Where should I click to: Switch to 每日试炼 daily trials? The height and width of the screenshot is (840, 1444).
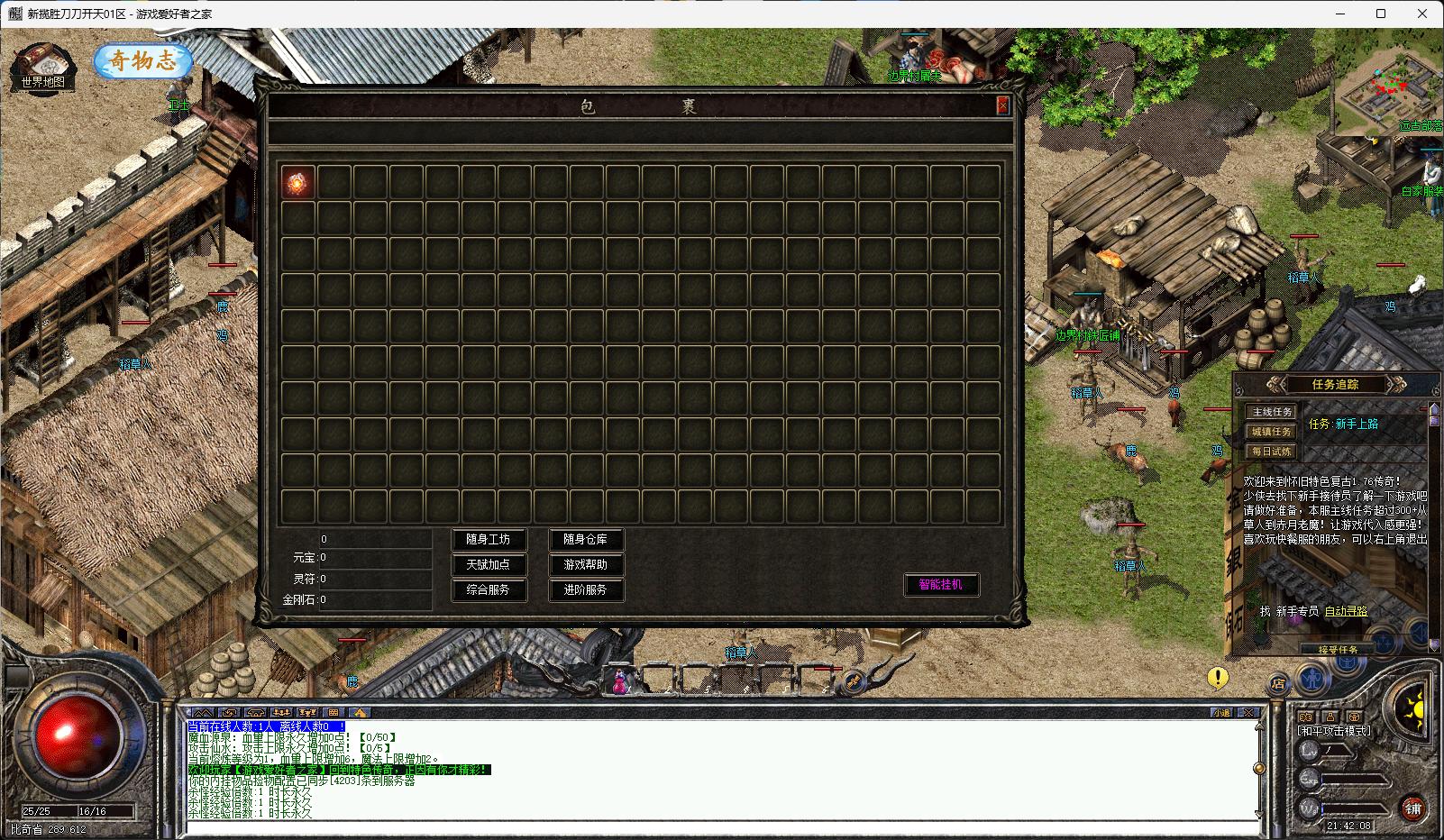pos(1272,452)
